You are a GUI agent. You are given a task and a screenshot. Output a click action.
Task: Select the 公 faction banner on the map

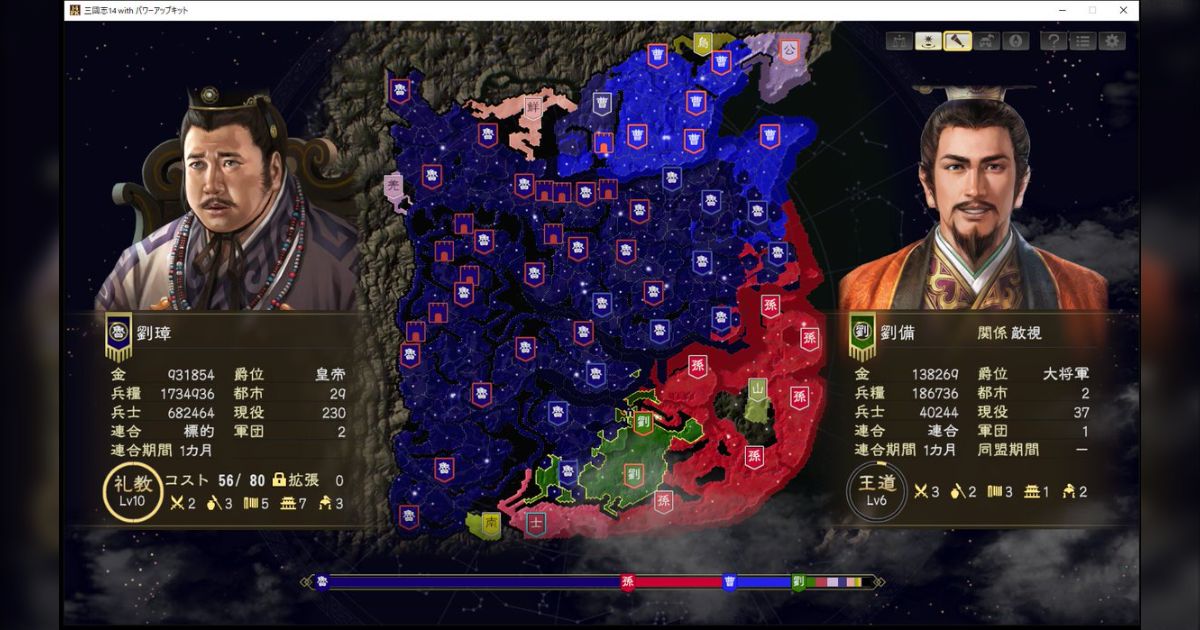(789, 49)
